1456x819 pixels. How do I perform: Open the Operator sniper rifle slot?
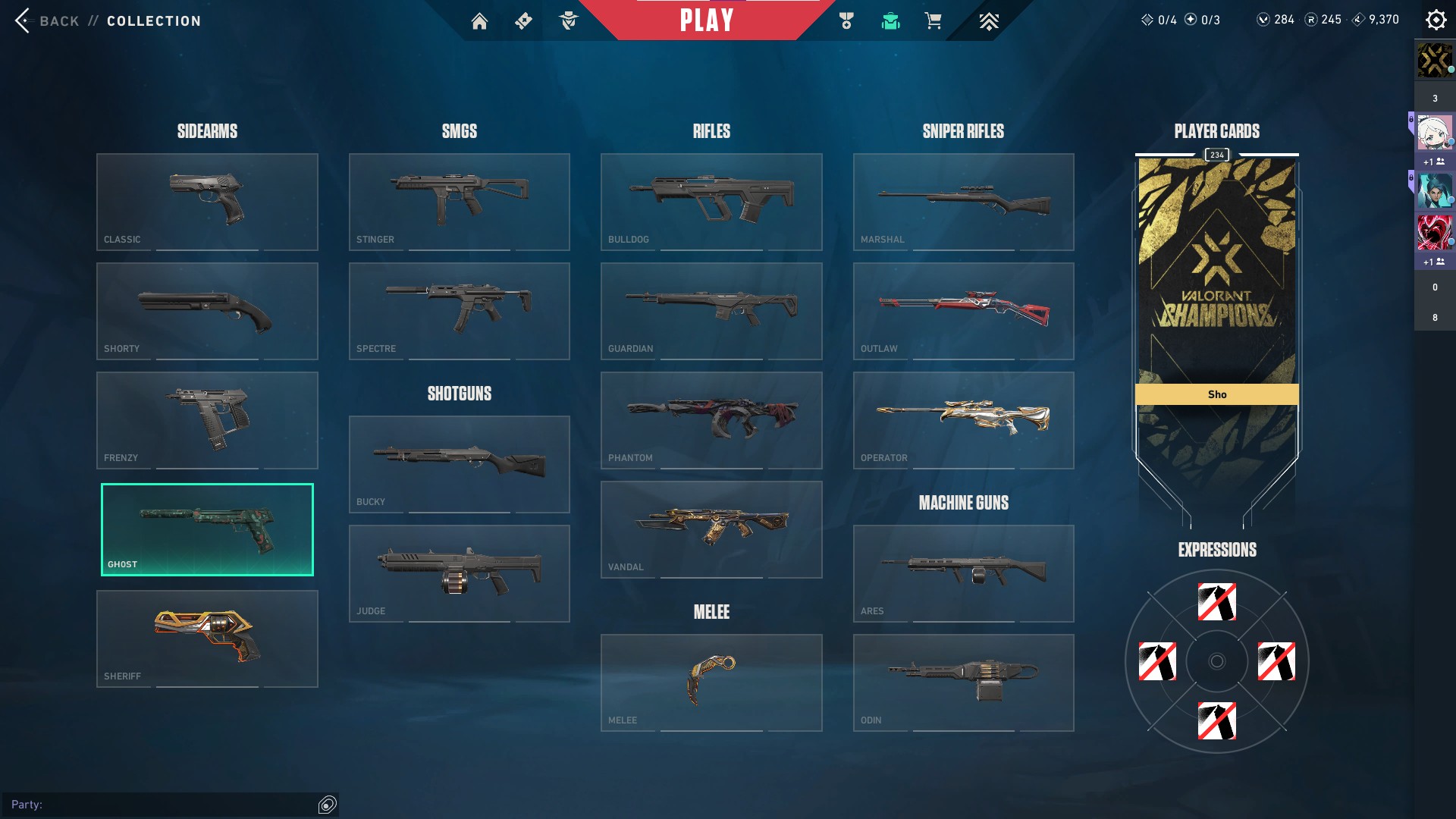coord(963,420)
